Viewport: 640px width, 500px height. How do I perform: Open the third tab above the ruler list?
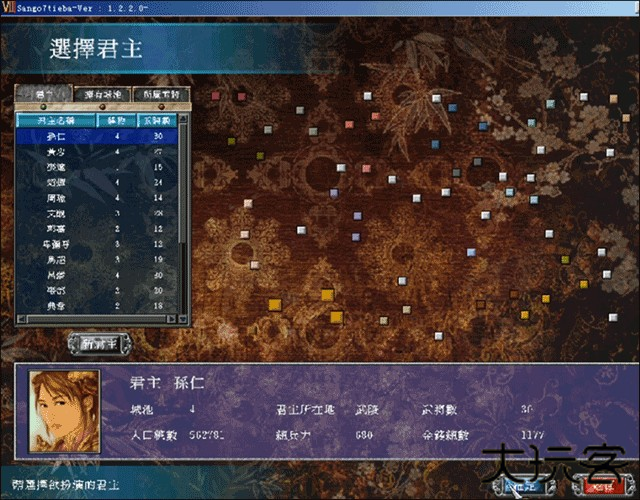click(161, 94)
